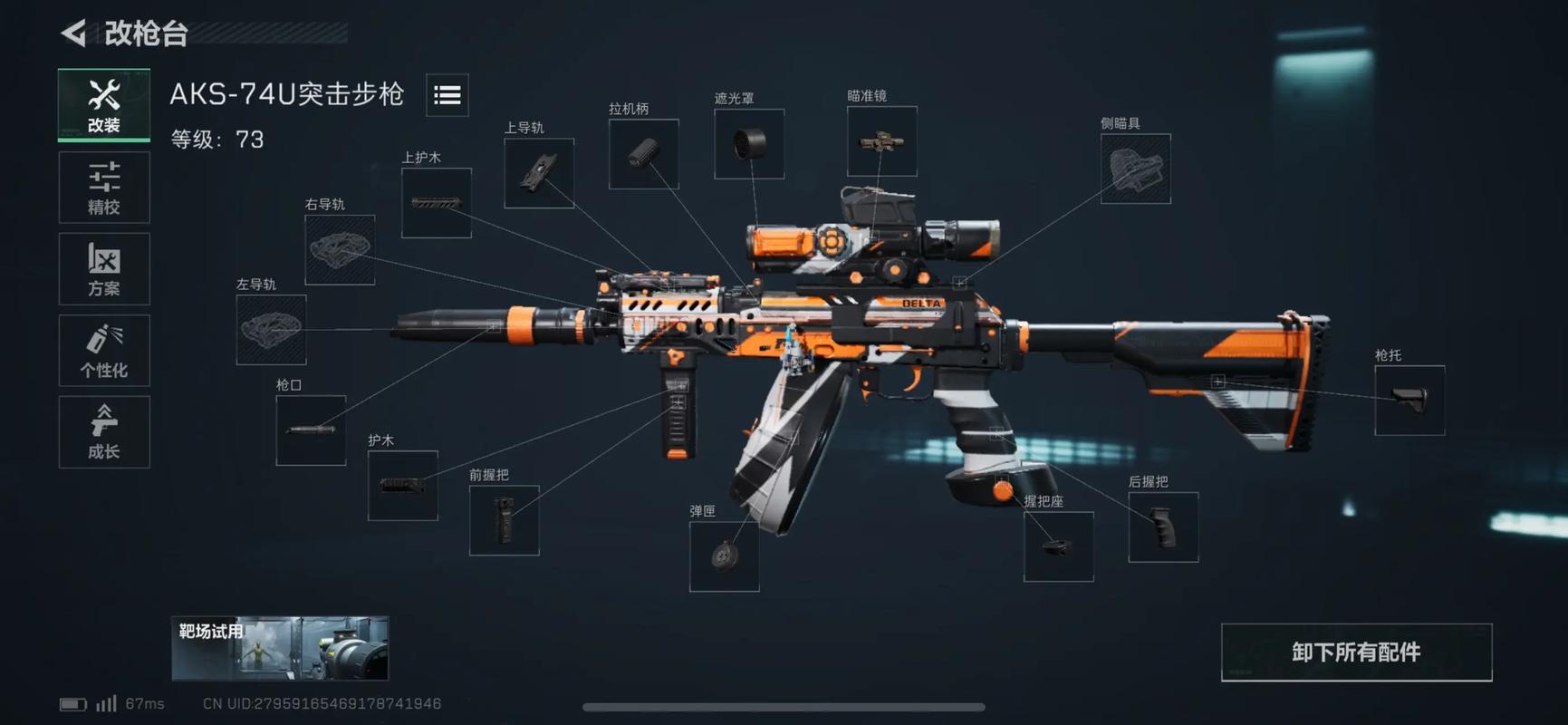Select the 后握把 rear grip slot
This screenshot has width=1568, height=725.
point(1163,527)
